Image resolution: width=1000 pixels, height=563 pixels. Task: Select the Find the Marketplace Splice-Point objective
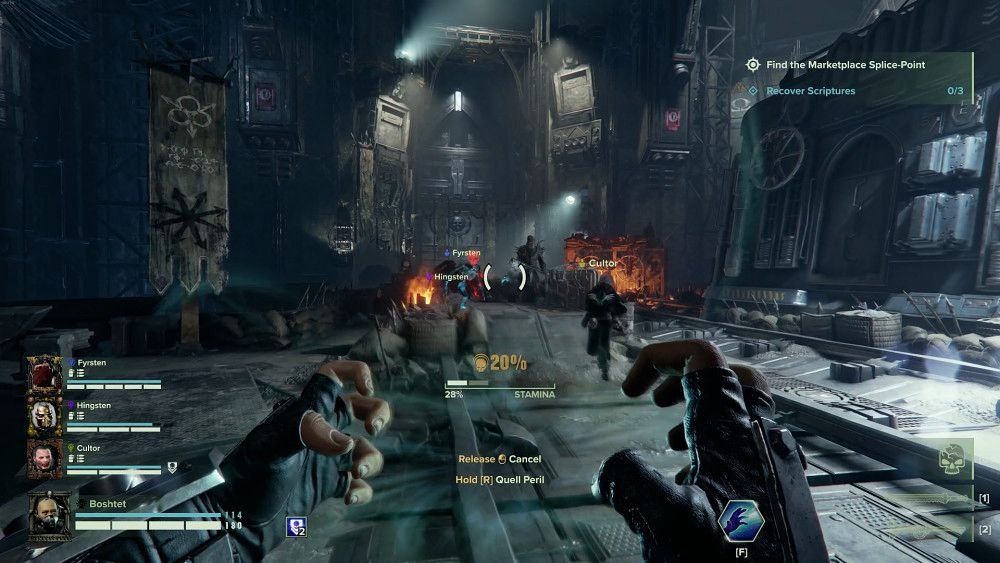pos(845,65)
